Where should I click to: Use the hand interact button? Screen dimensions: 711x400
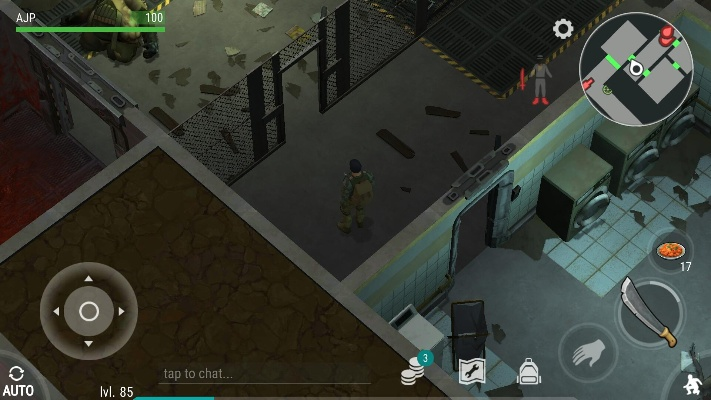pyautogui.click(x=587, y=353)
